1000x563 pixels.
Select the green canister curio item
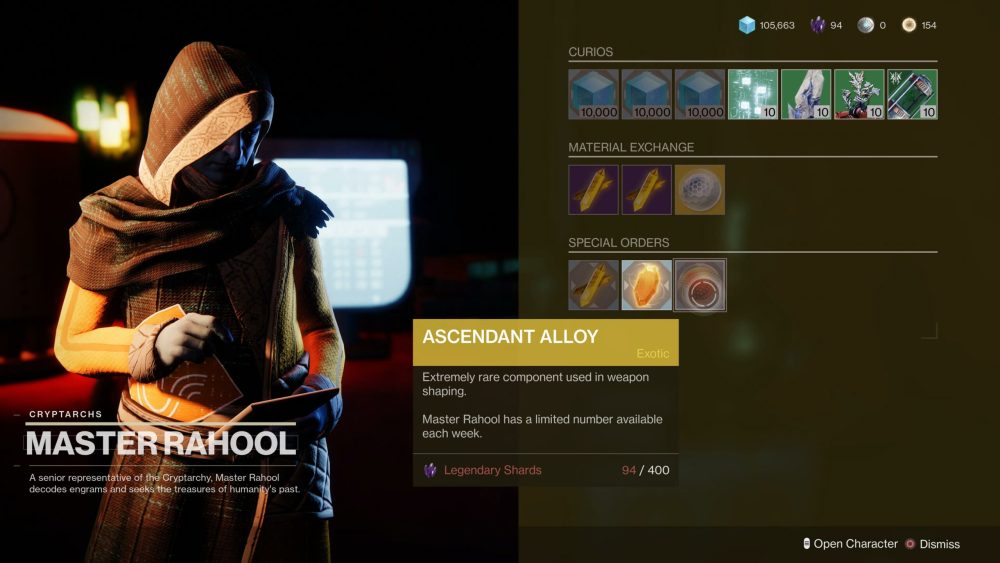tap(912, 94)
